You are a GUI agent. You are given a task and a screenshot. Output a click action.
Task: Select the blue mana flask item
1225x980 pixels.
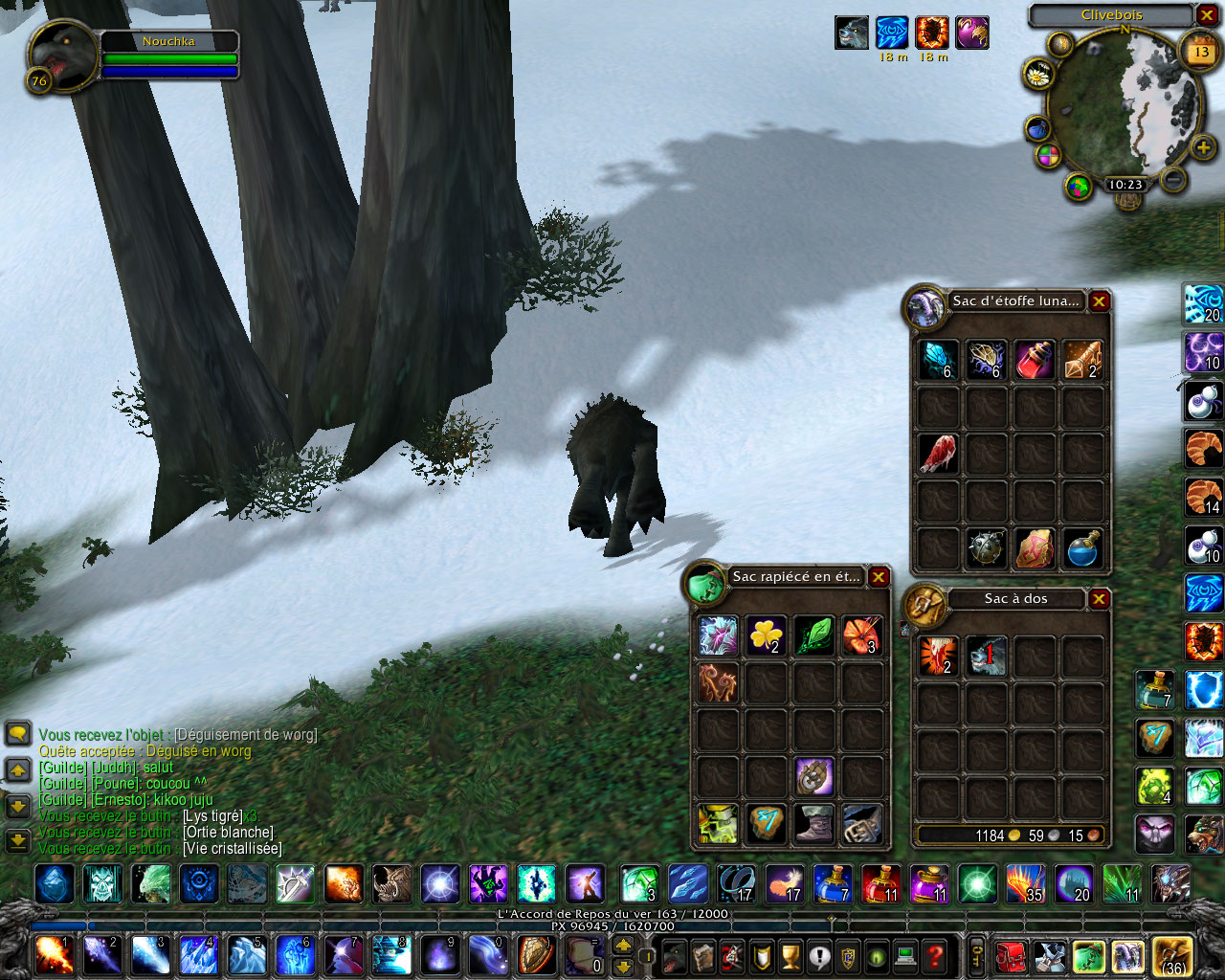click(1082, 548)
